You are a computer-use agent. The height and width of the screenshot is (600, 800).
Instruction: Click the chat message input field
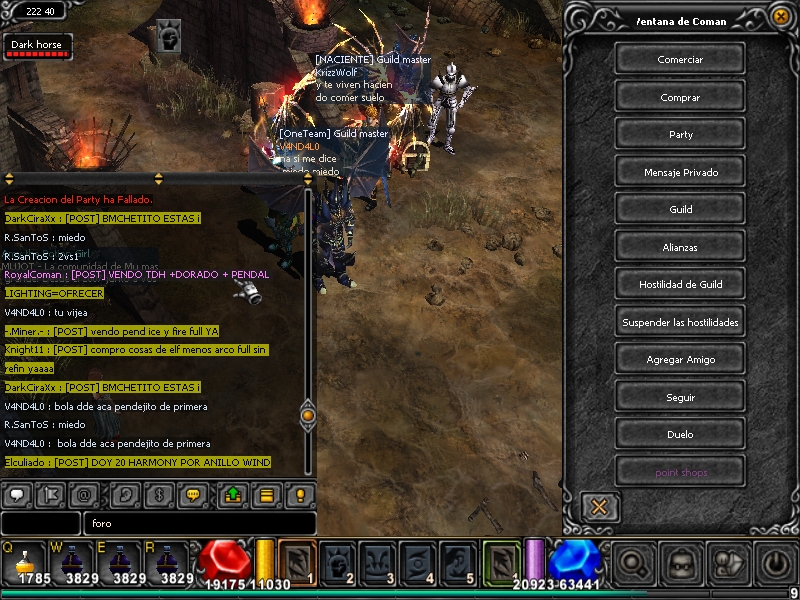click(x=200, y=523)
